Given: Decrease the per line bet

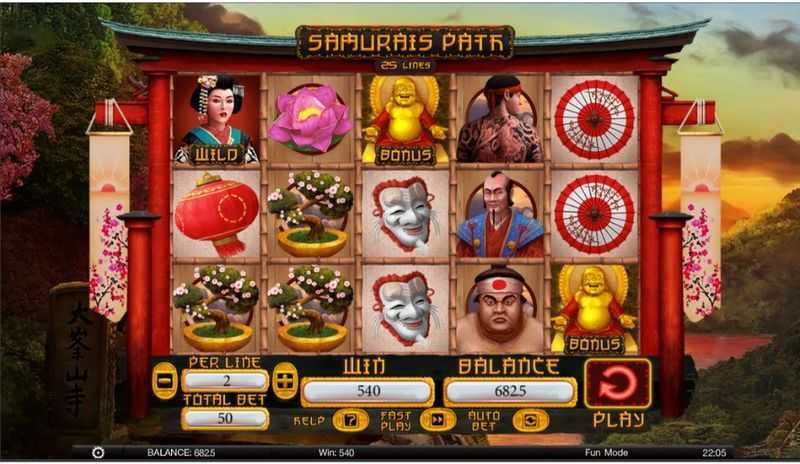Looking at the screenshot, I should point(164,381).
